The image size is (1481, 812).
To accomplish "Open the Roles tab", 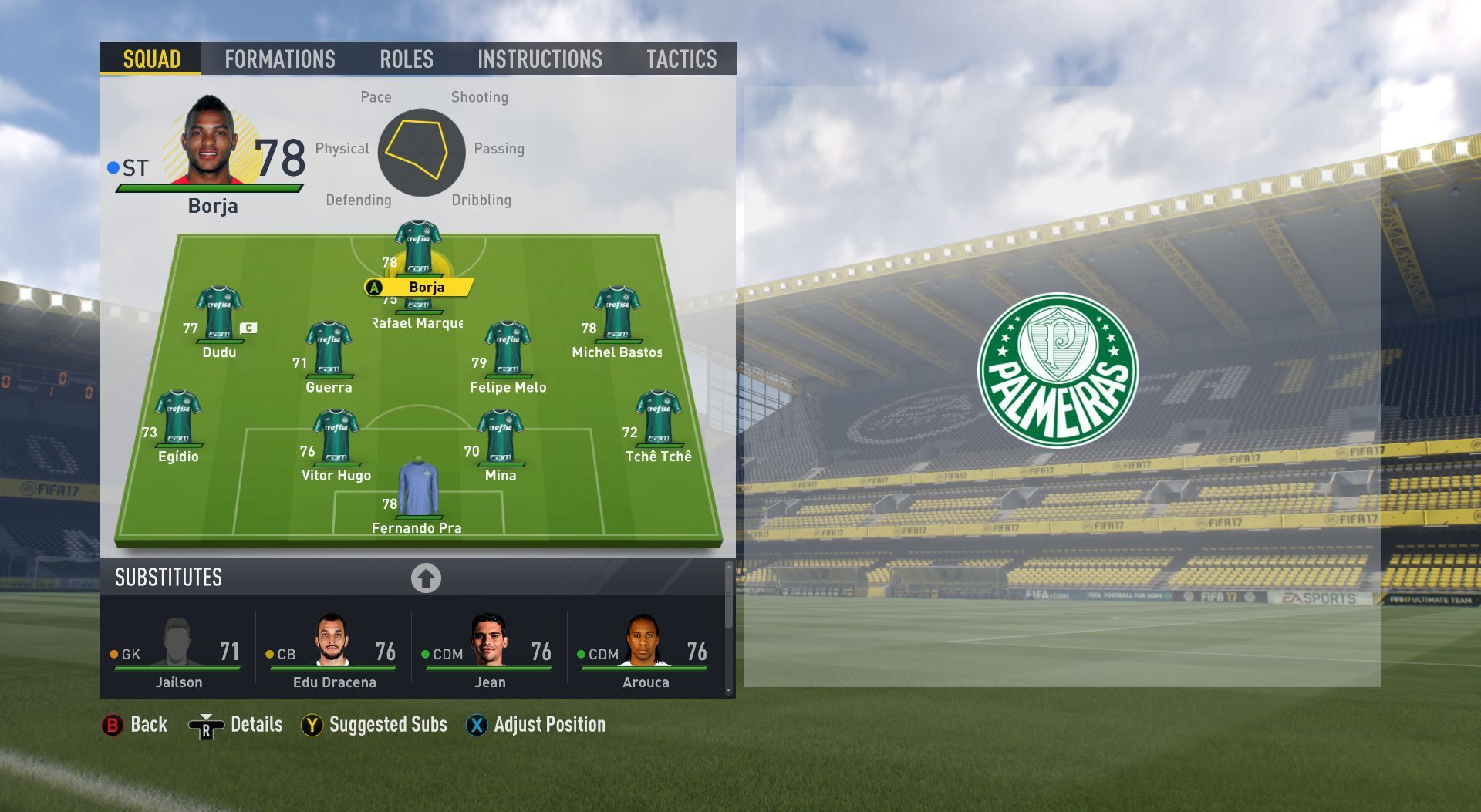I will (x=406, y=59).
